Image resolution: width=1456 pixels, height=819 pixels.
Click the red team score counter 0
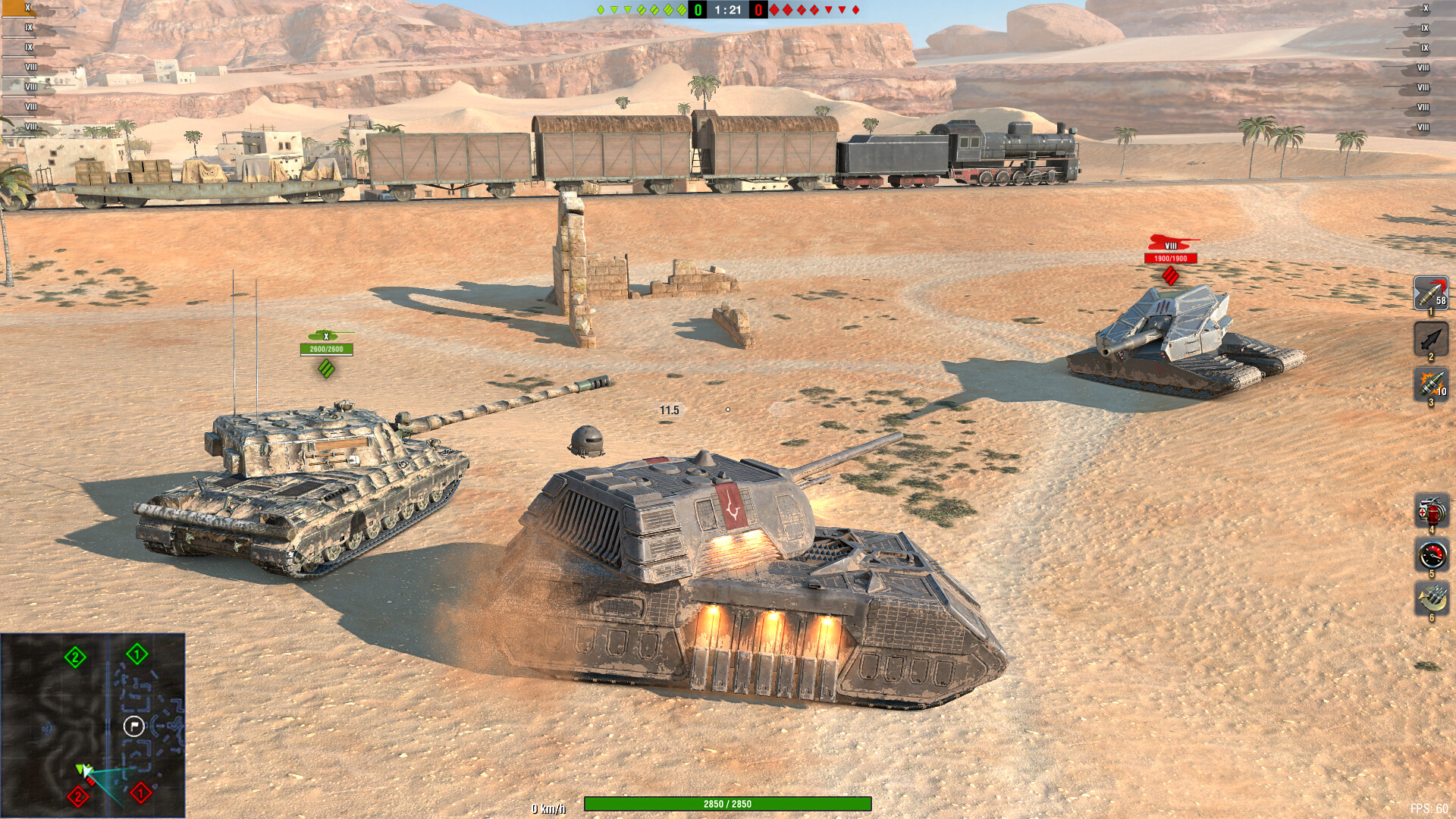point(757,11)
